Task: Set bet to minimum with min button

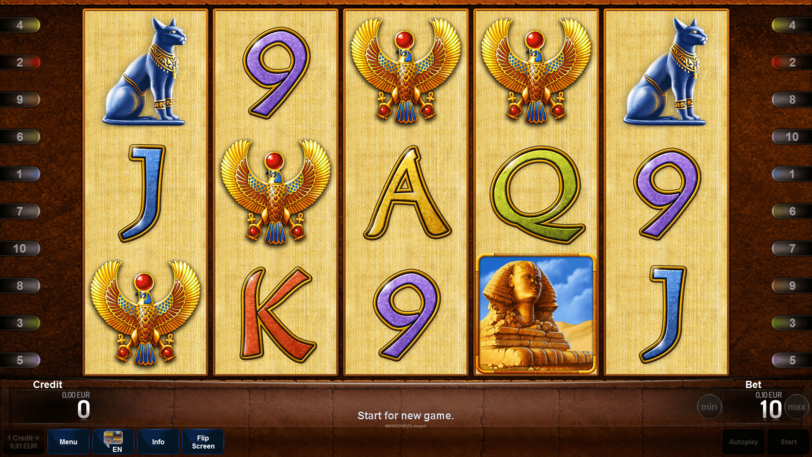Action: click(x=709, y=407)
